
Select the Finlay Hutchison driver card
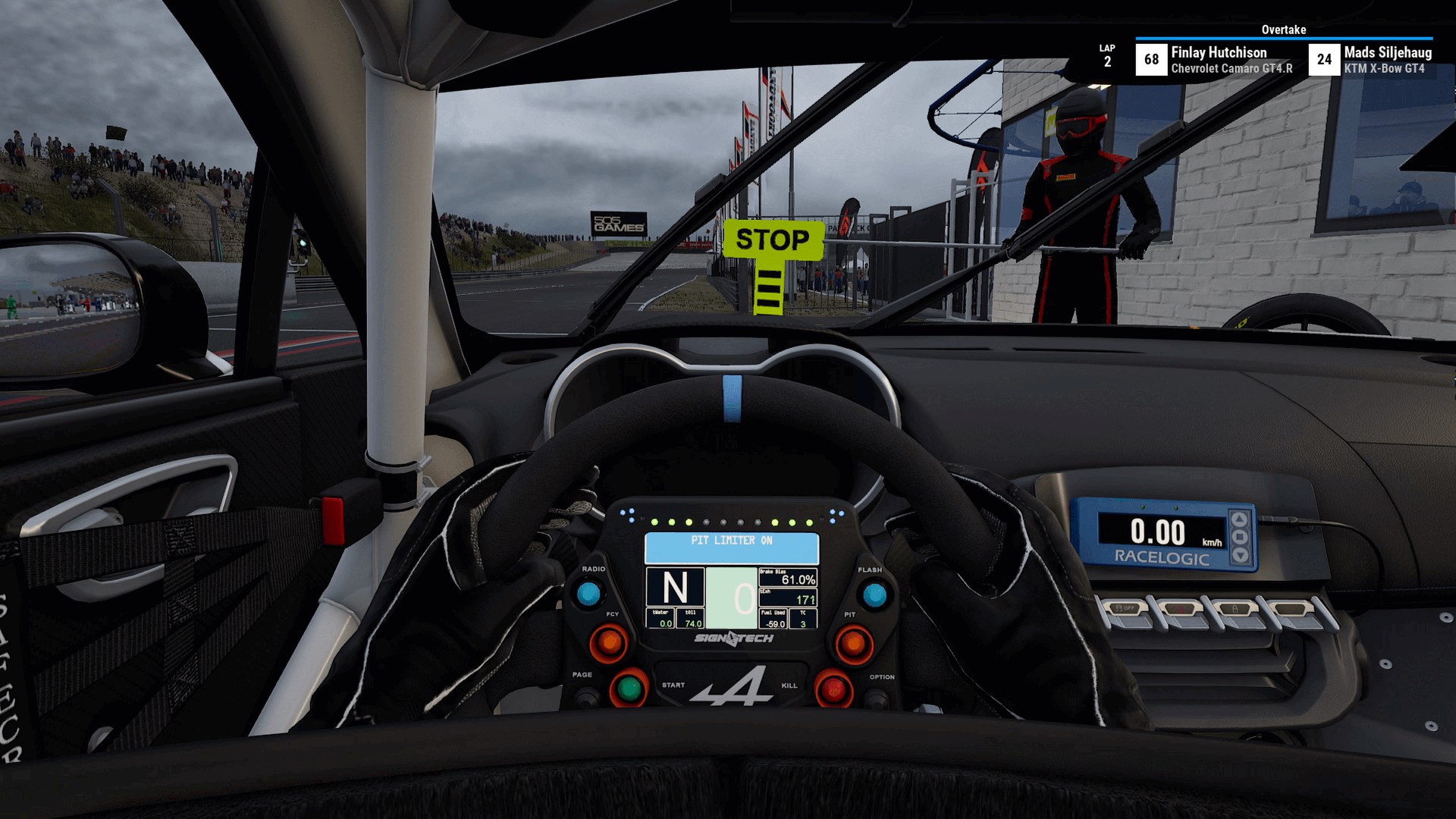1213,58
